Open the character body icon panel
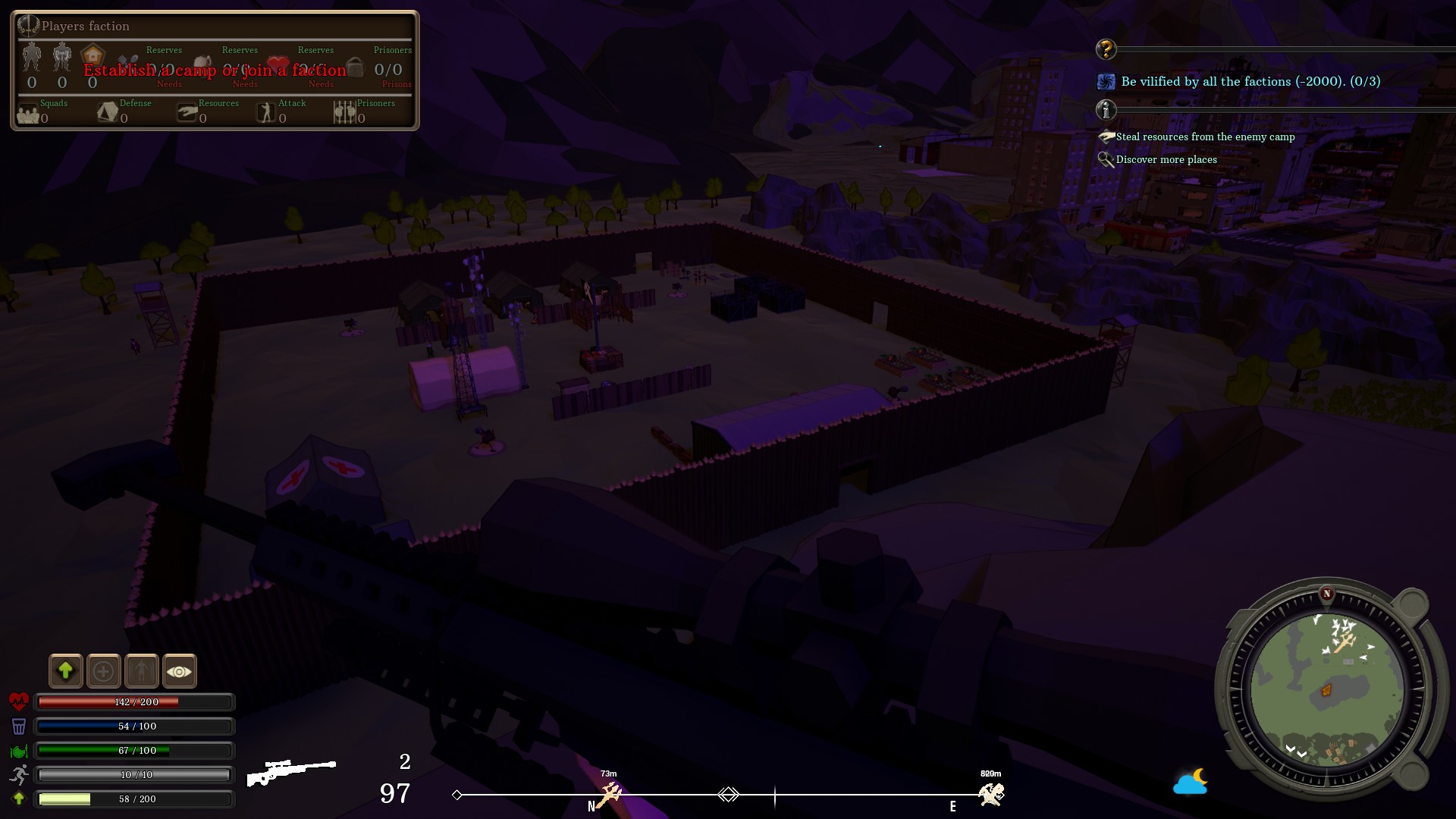The height and width of the screenshot is (819, 1456). (142, 671)
